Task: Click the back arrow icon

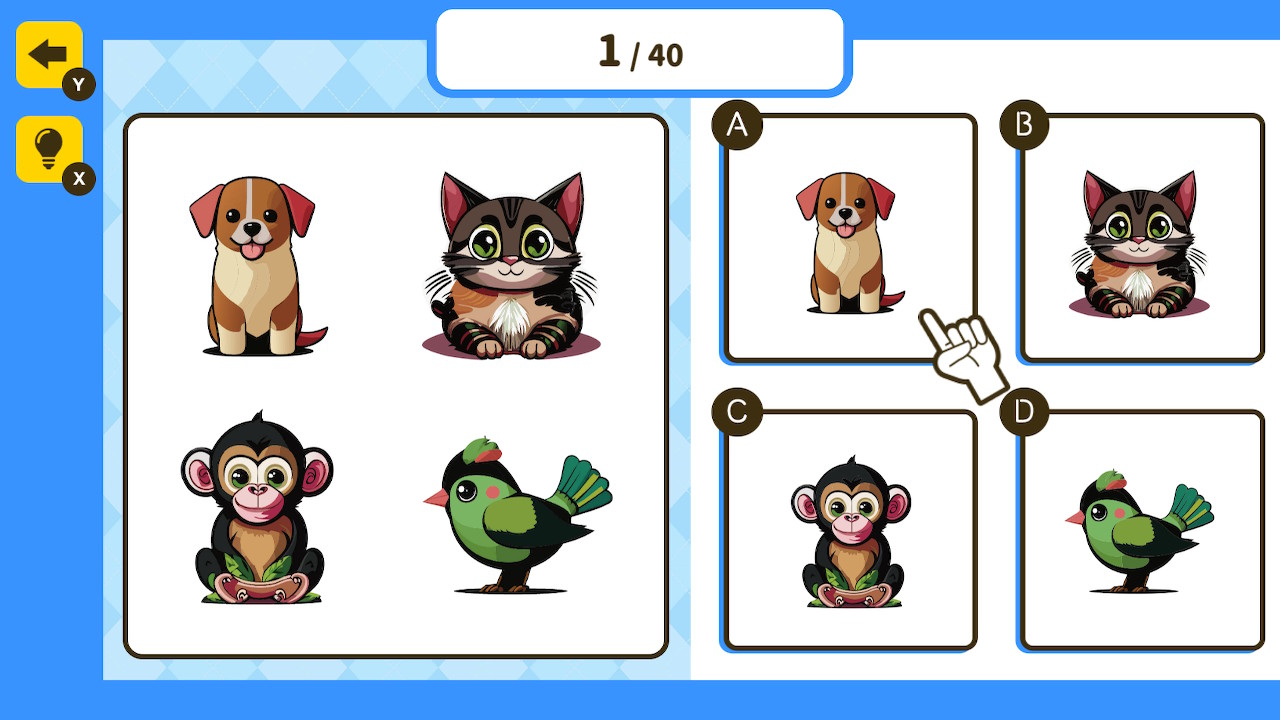Action: [48, 55]
